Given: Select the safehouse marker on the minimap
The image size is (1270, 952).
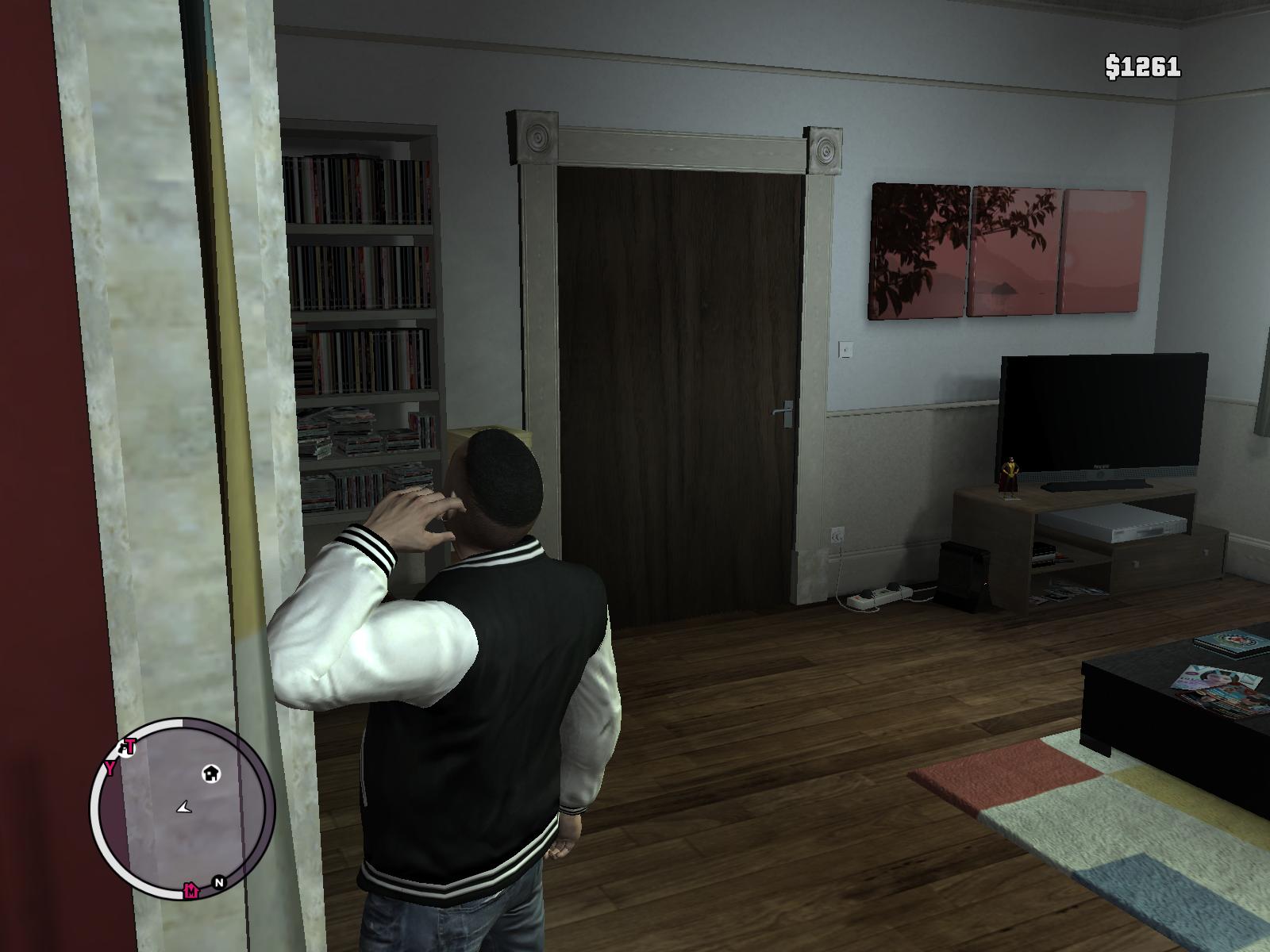Looking at the screenshot, I should [211, 773].
